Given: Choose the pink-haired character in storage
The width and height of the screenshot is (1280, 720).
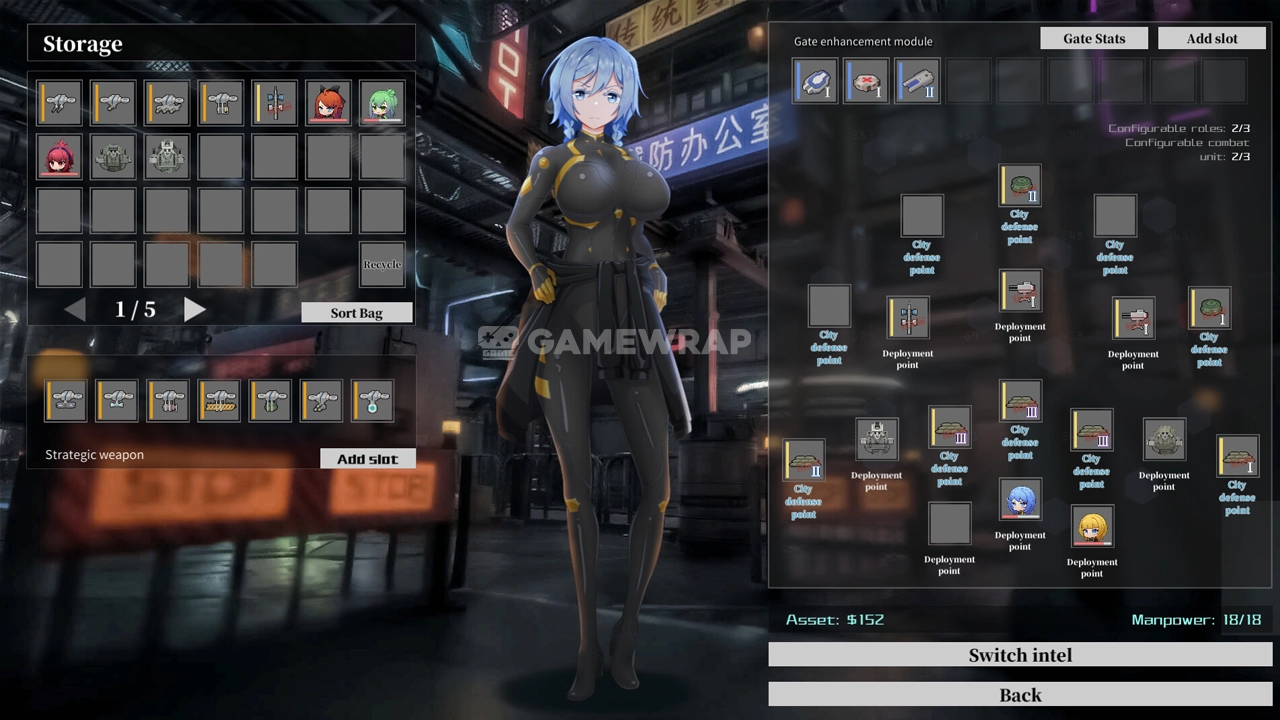Looking at the screenshot, I should point(60,157).
